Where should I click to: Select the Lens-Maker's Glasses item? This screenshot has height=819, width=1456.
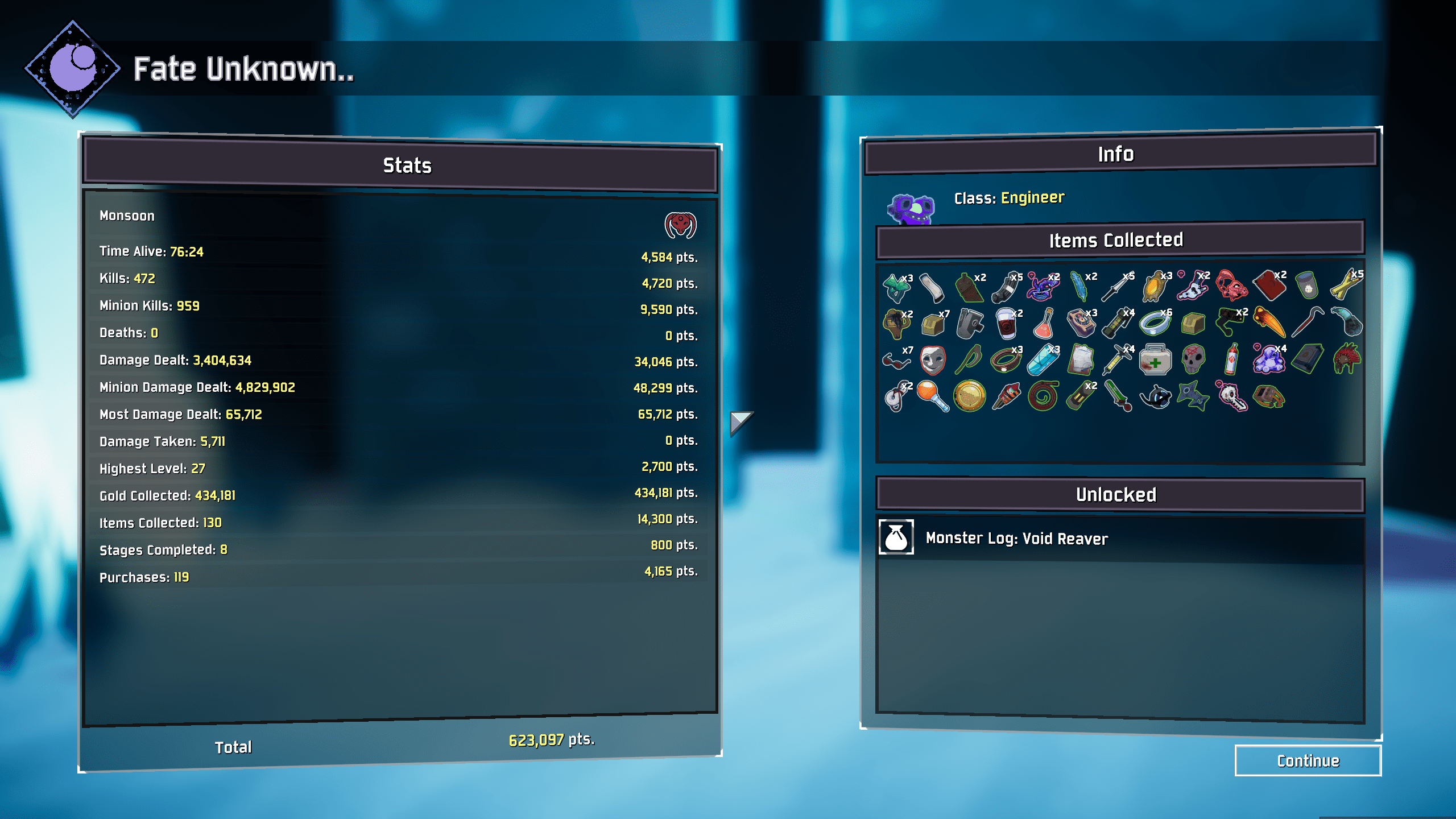pos(897,359)
